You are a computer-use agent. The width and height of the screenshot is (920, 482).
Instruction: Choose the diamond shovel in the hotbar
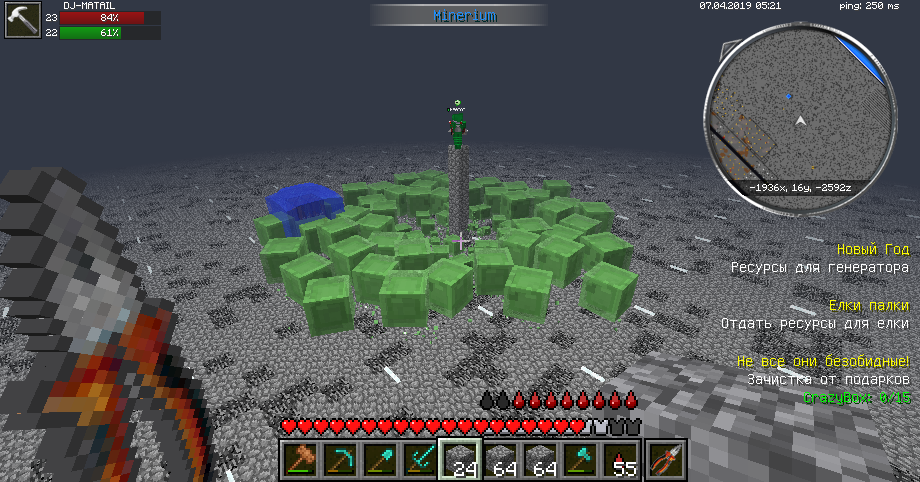click(379, 459)
